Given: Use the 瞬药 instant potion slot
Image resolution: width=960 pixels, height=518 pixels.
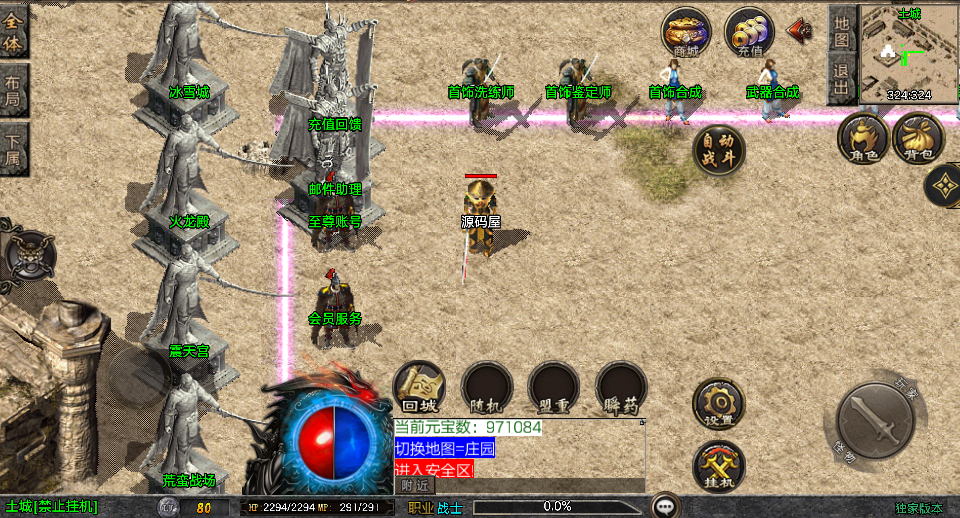Looking at the screenshot, I should pyautogui.click(x=621, y=387).
